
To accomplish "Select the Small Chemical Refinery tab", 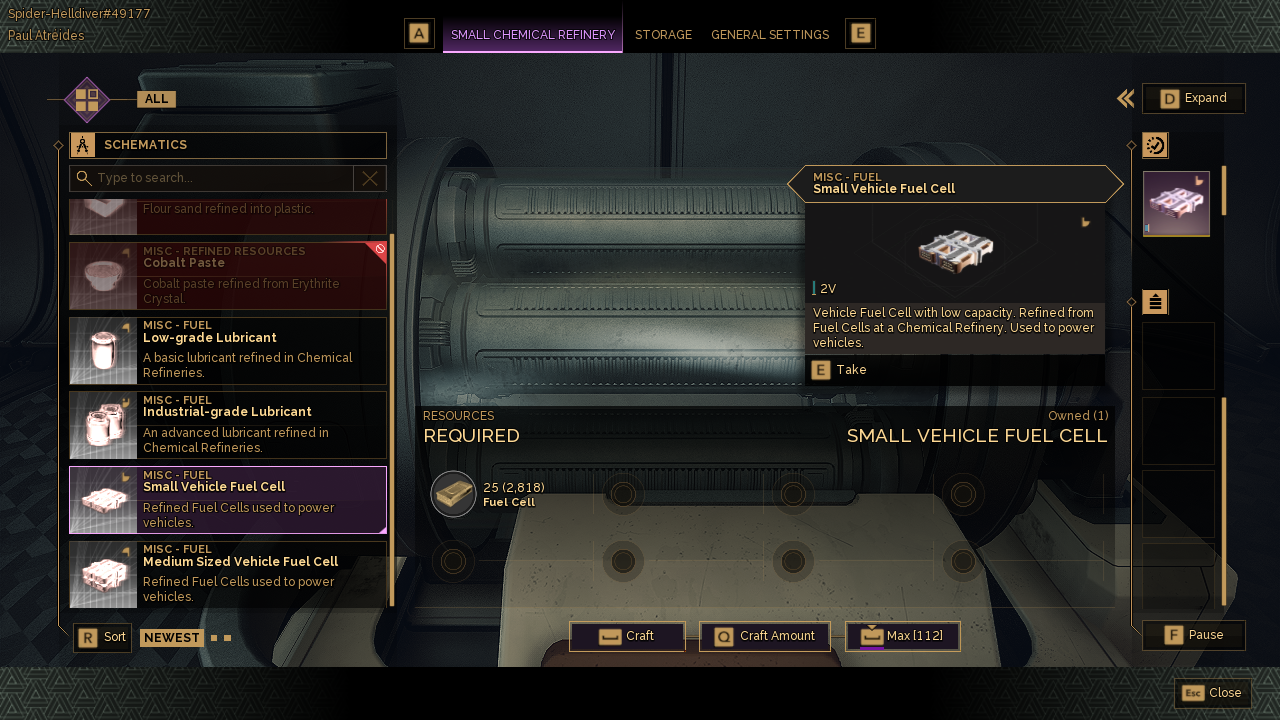I will tap(532, 35).
